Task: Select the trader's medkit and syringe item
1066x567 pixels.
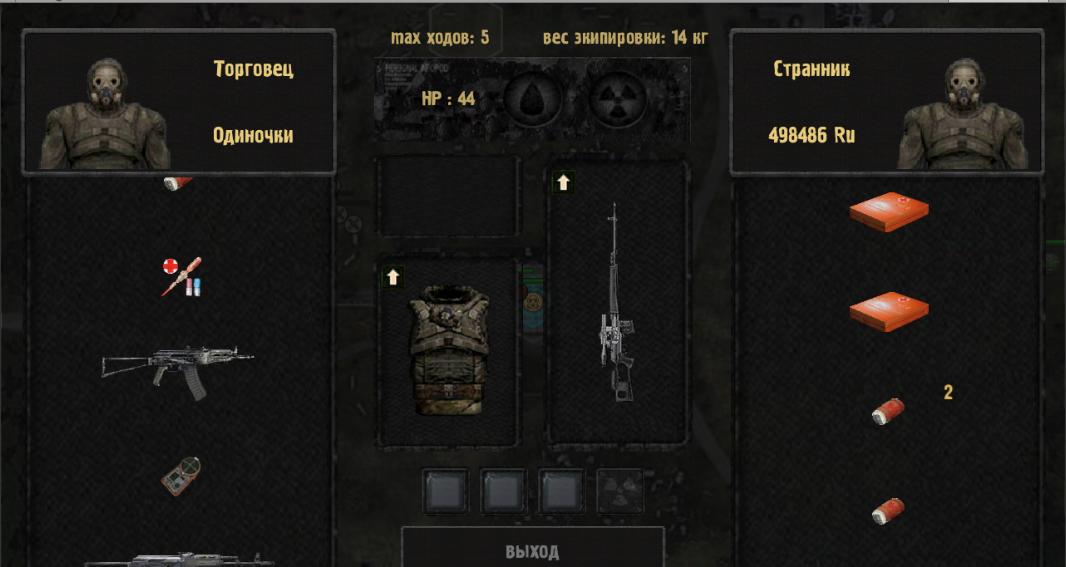Action: [182, 276]
